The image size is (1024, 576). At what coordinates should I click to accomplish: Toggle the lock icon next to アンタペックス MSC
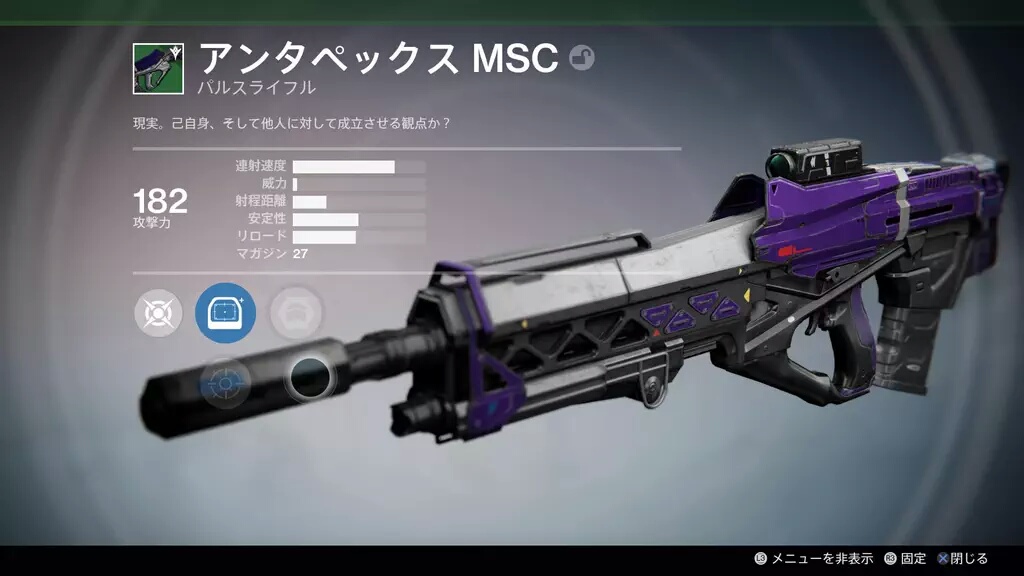click(x=581, y=59)
